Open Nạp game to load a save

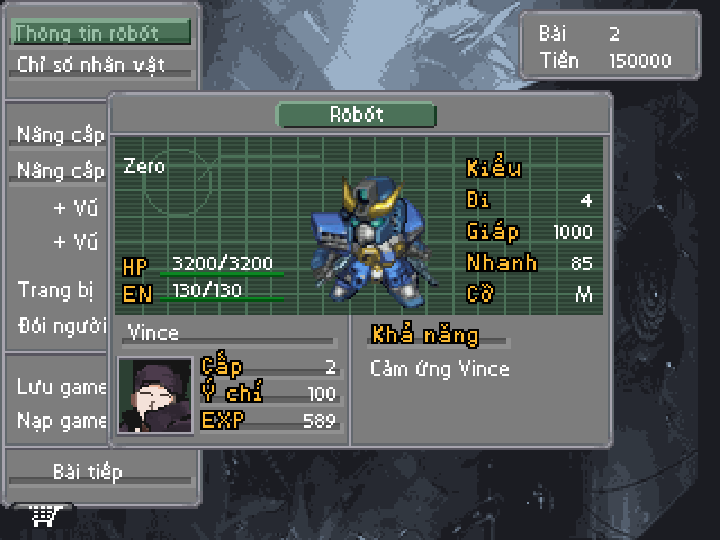pyautogui.click(x=61, y=420)
